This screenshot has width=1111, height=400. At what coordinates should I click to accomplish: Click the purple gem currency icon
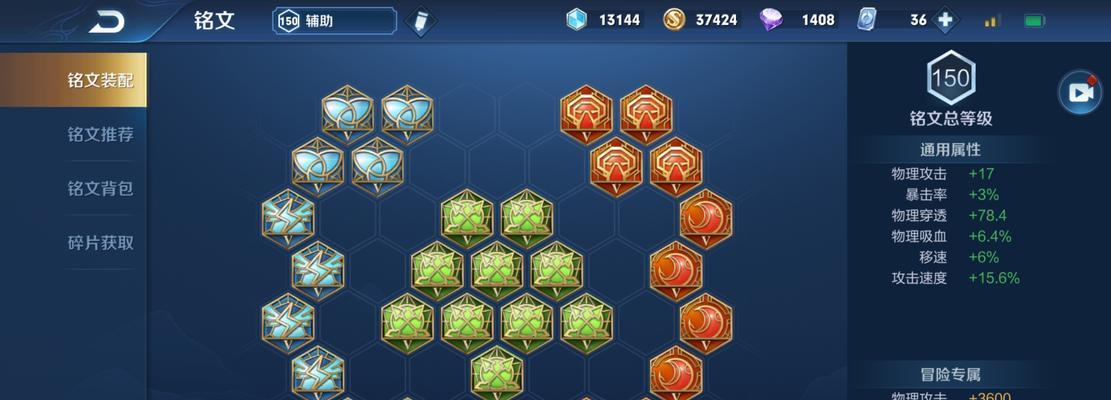click(772, 20)
